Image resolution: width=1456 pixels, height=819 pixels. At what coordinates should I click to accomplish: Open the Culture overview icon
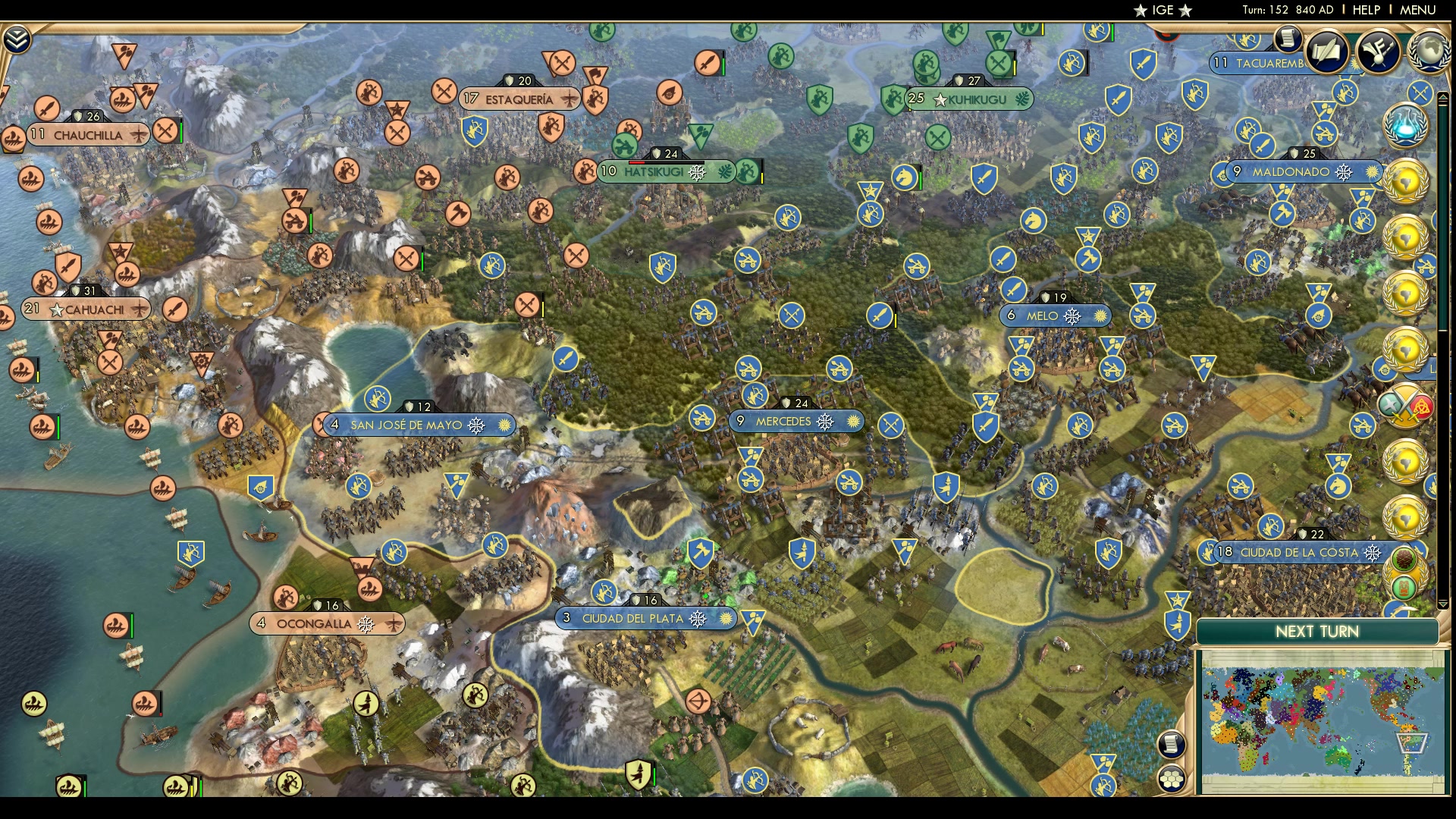click(1379, 52)
